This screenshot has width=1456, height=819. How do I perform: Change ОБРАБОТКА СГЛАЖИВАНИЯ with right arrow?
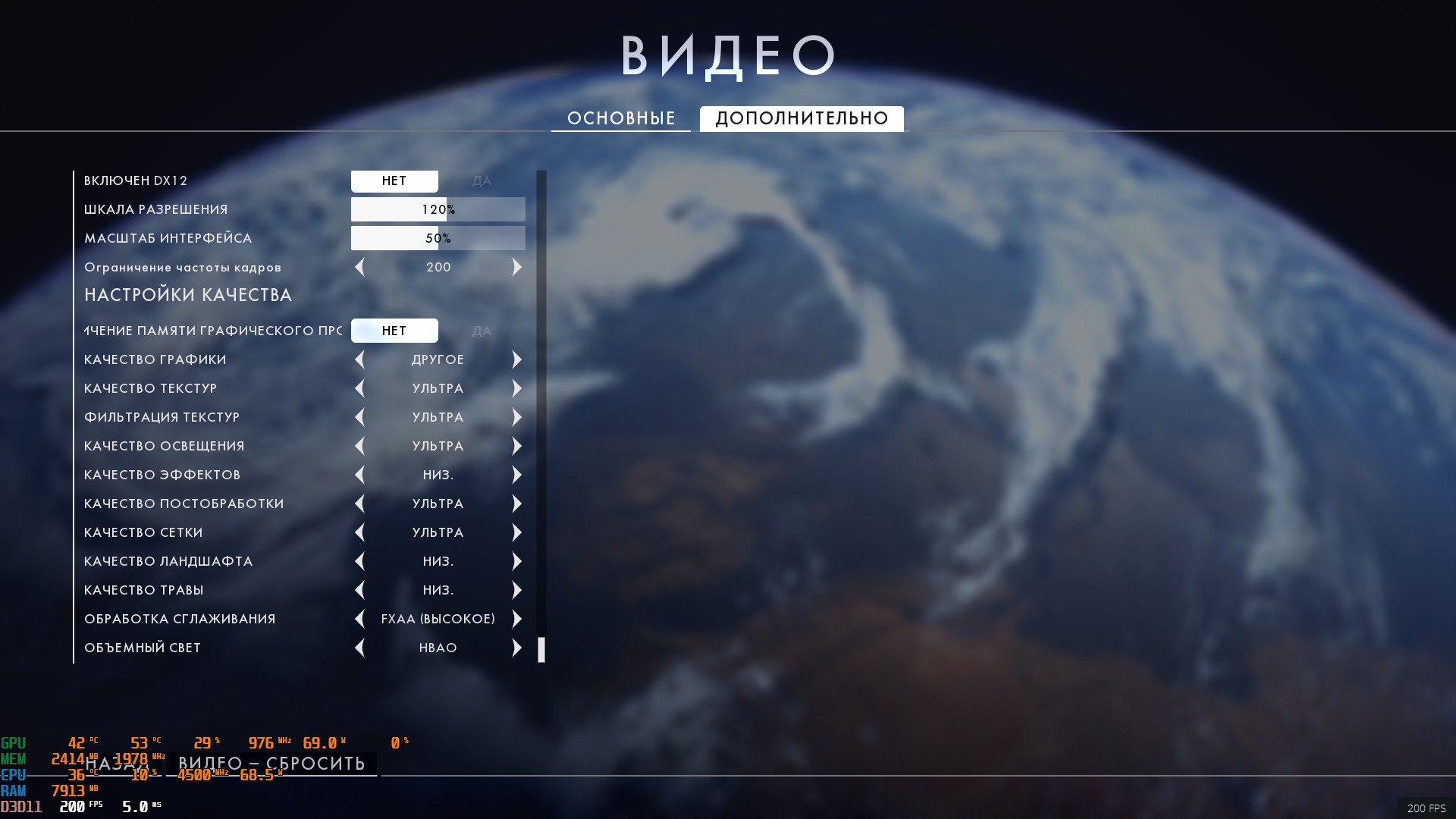click(x=517, y=620)
